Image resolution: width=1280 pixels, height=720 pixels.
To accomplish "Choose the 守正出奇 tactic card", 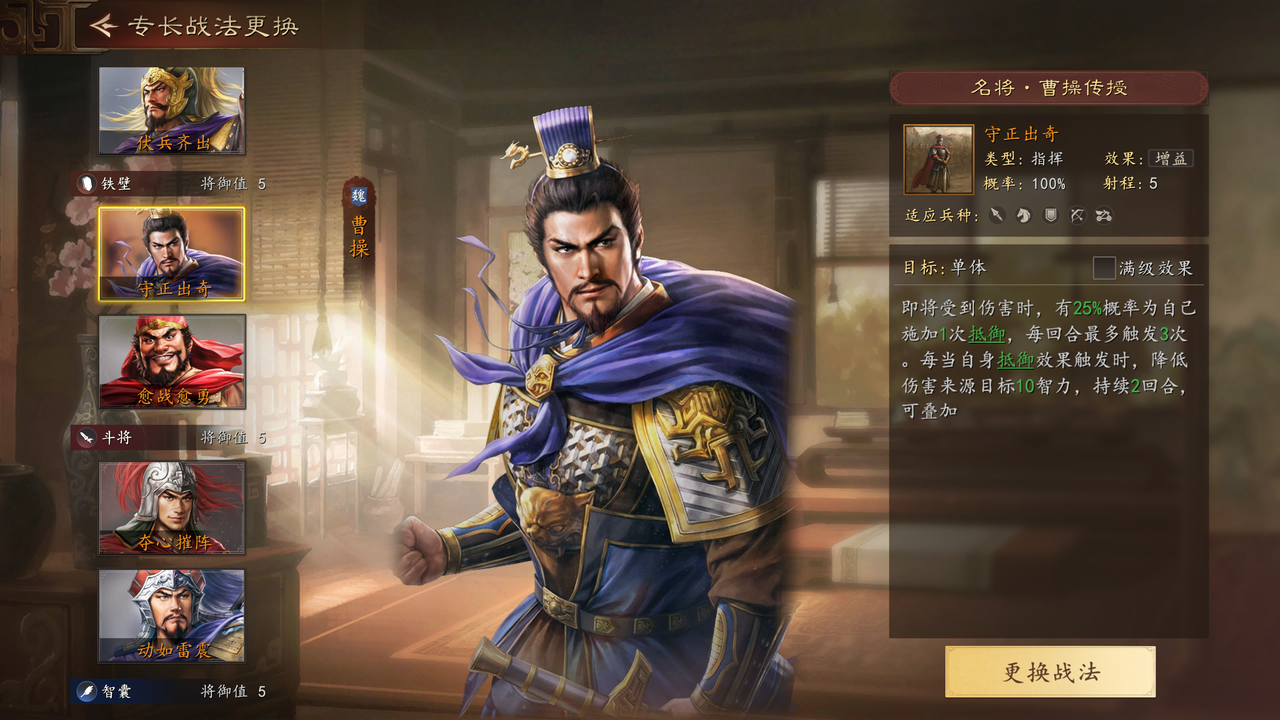I will 171,254.
